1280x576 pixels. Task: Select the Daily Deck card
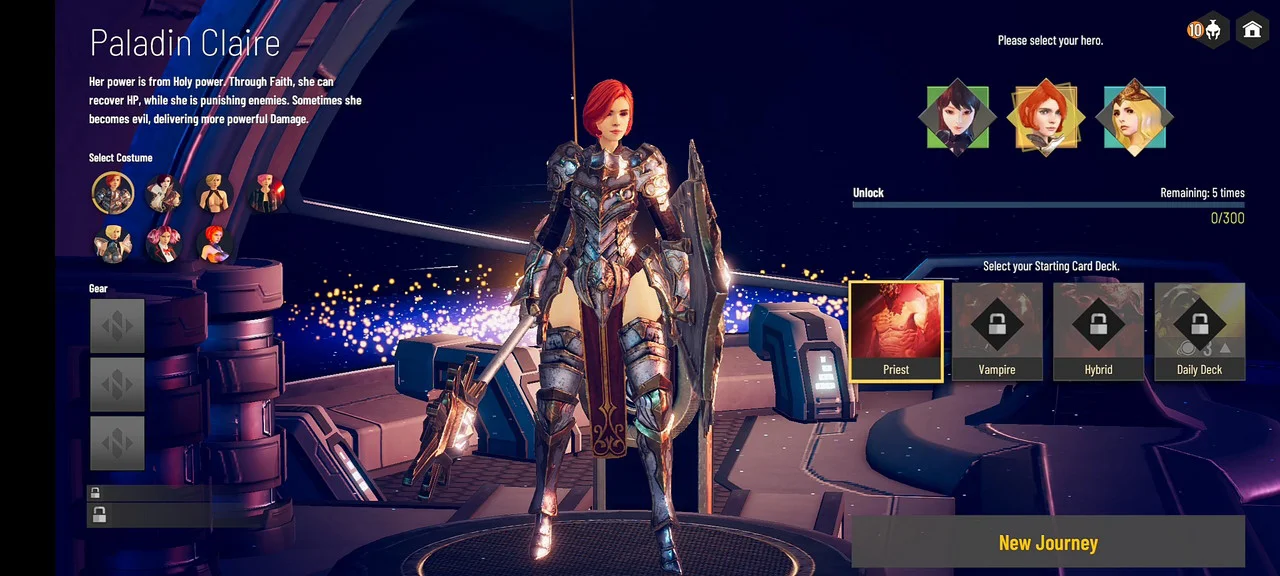1199,331
